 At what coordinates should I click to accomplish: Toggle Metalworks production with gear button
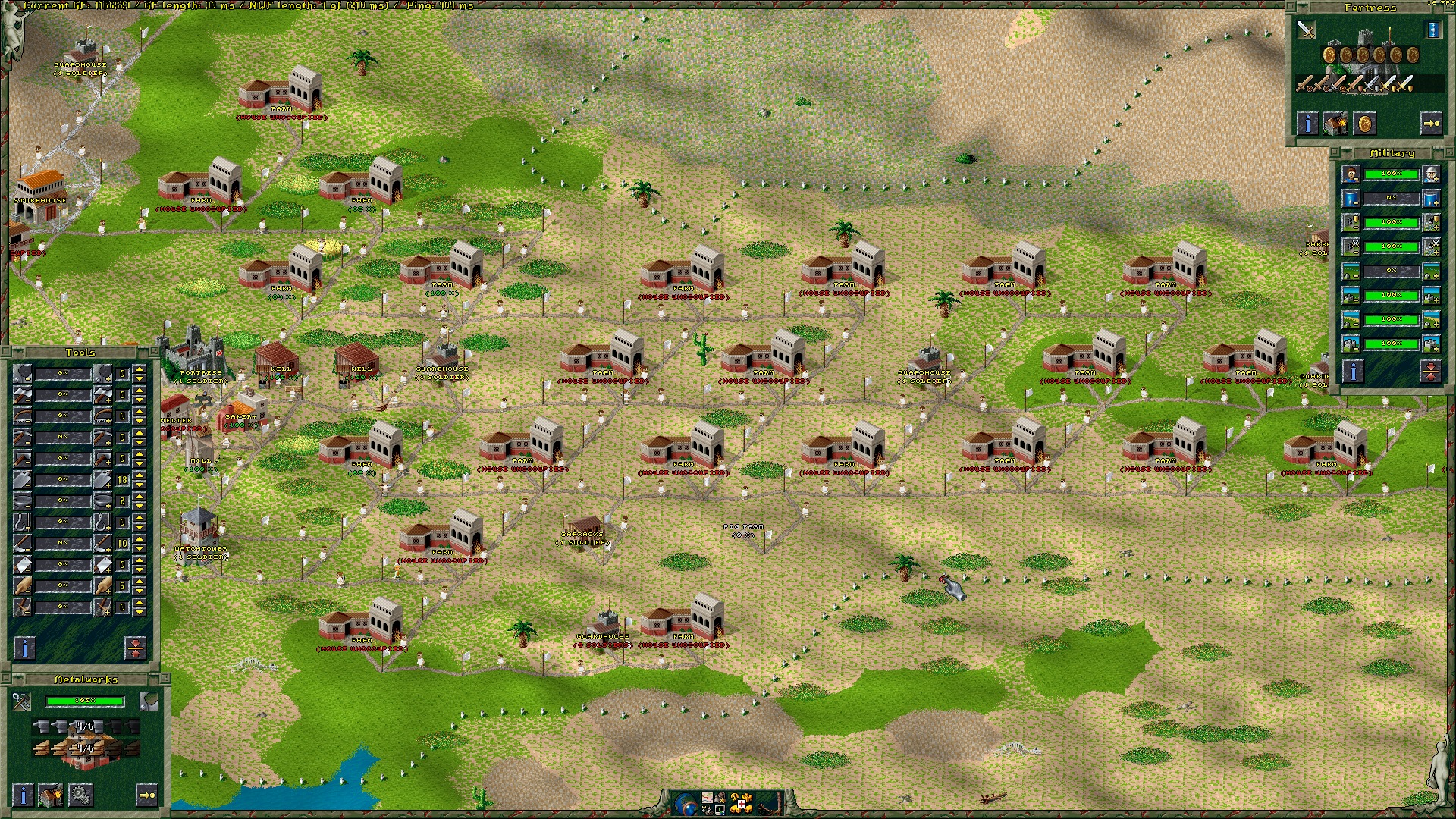click(80, 795)
